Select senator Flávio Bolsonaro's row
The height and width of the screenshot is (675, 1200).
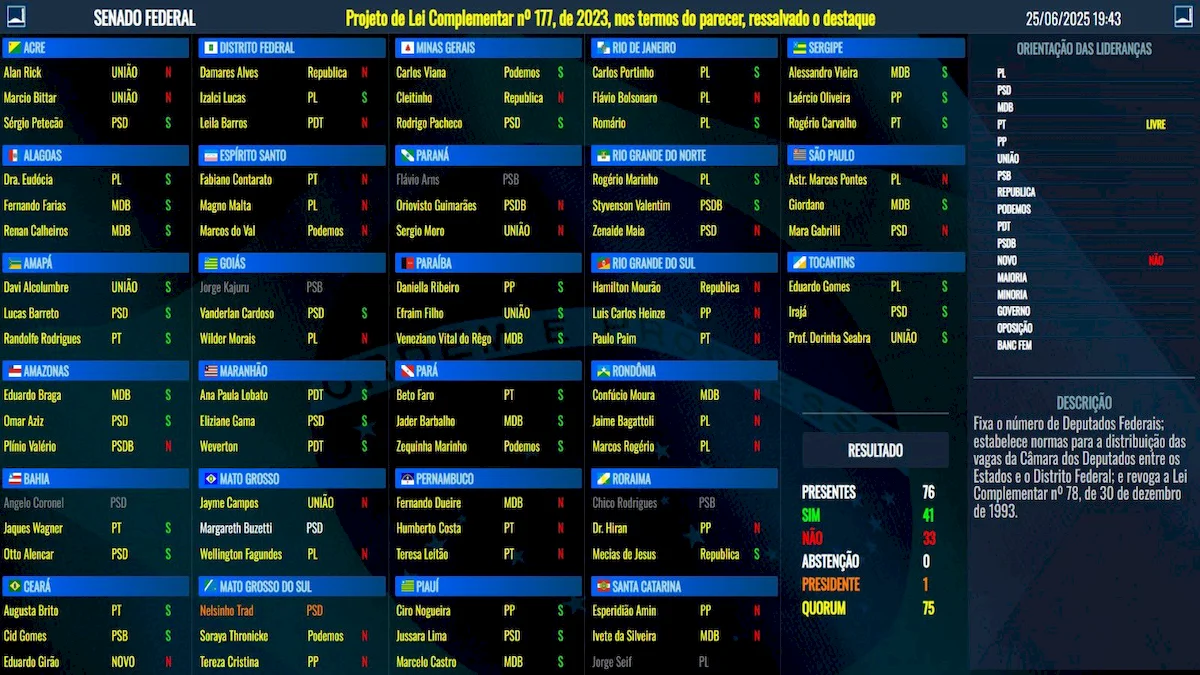tap(680, 98)
